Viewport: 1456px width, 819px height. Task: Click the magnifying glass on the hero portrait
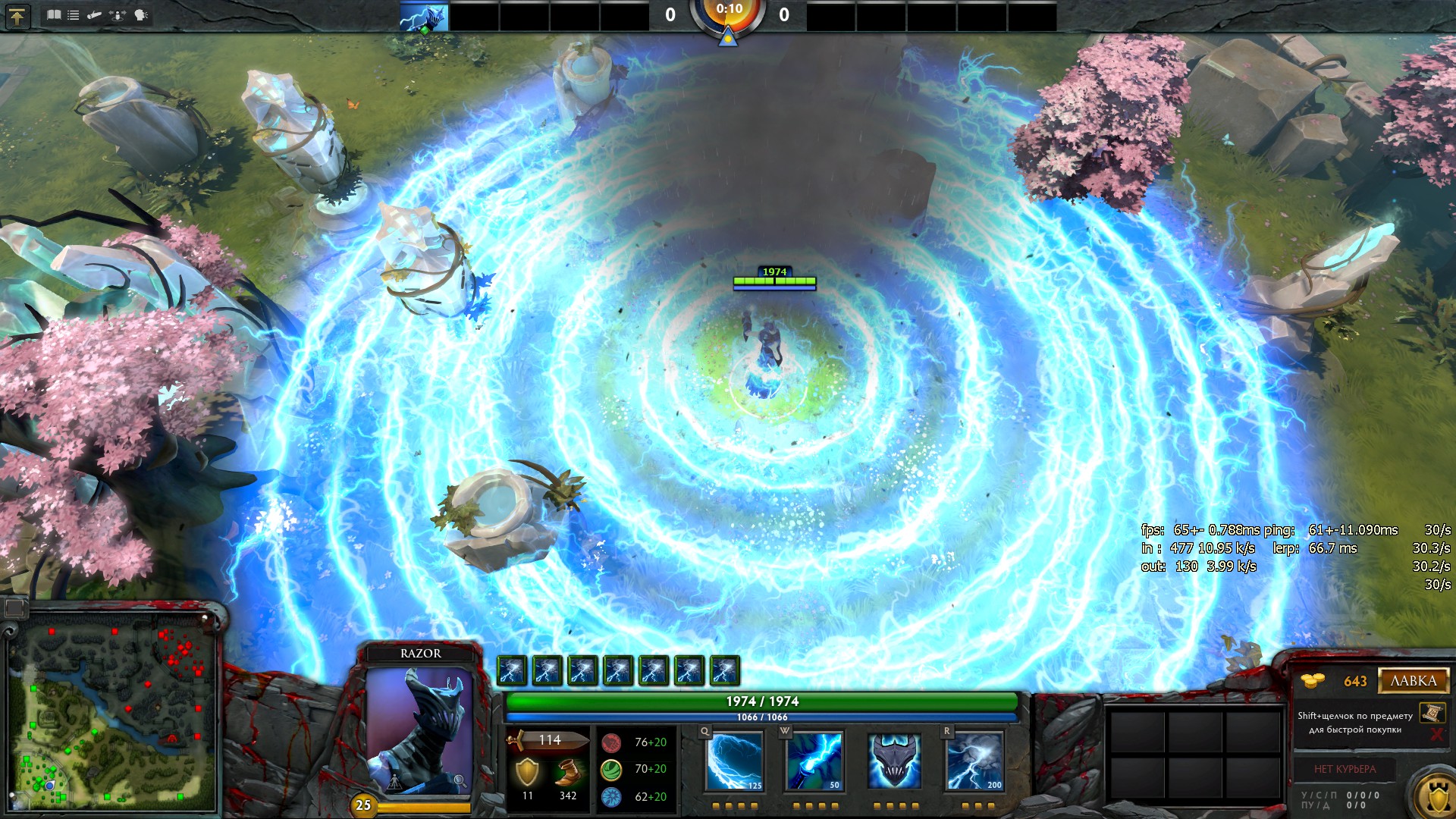coord(460,781)
